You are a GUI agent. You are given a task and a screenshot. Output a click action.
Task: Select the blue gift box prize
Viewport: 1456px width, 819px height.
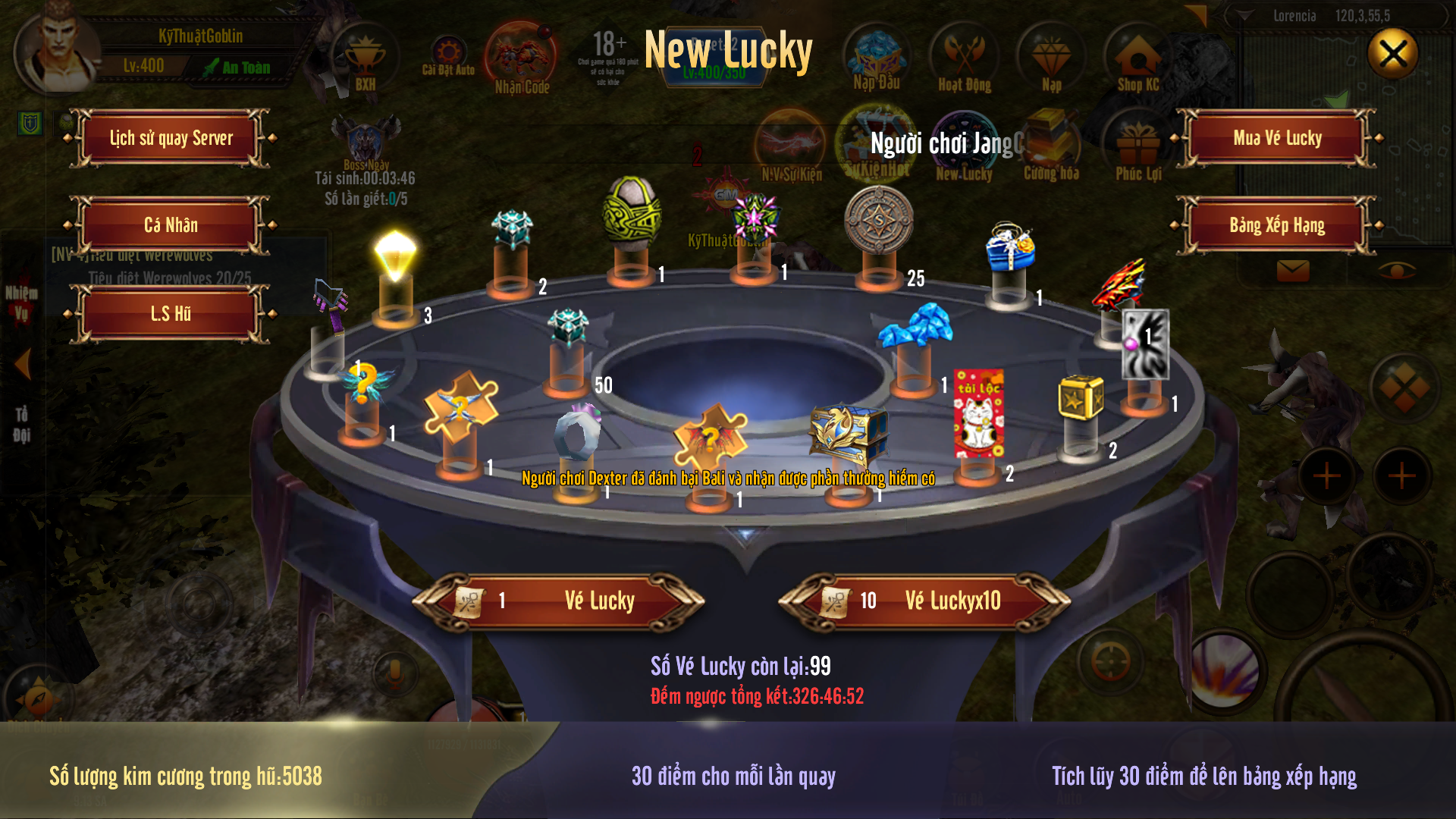click(x=1009, y=248)
